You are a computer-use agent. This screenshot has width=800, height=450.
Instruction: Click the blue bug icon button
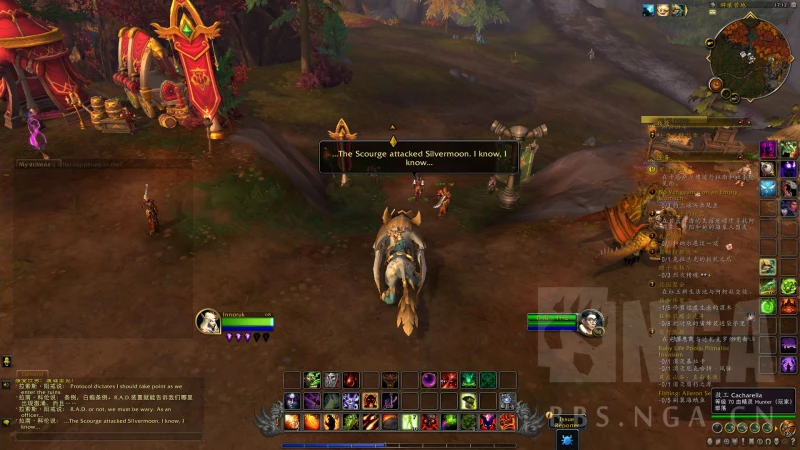tap(567, 439)
